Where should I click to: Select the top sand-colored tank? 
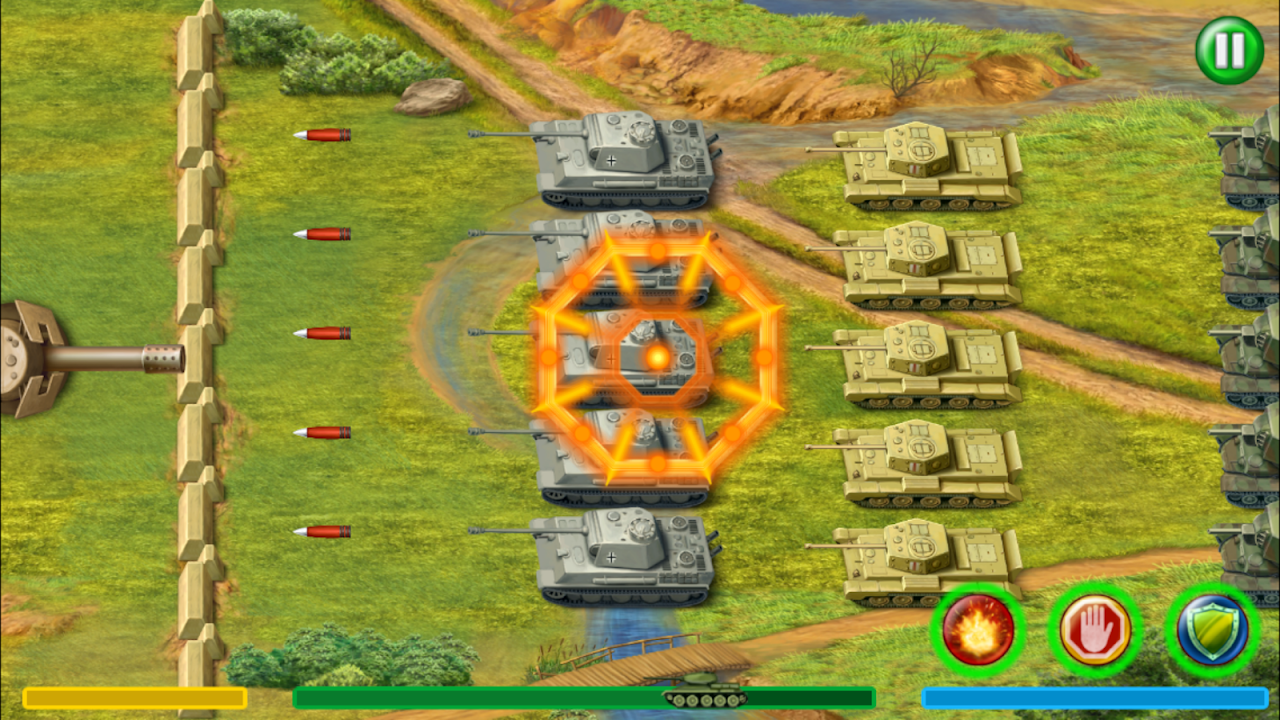[x=930, y=165]
